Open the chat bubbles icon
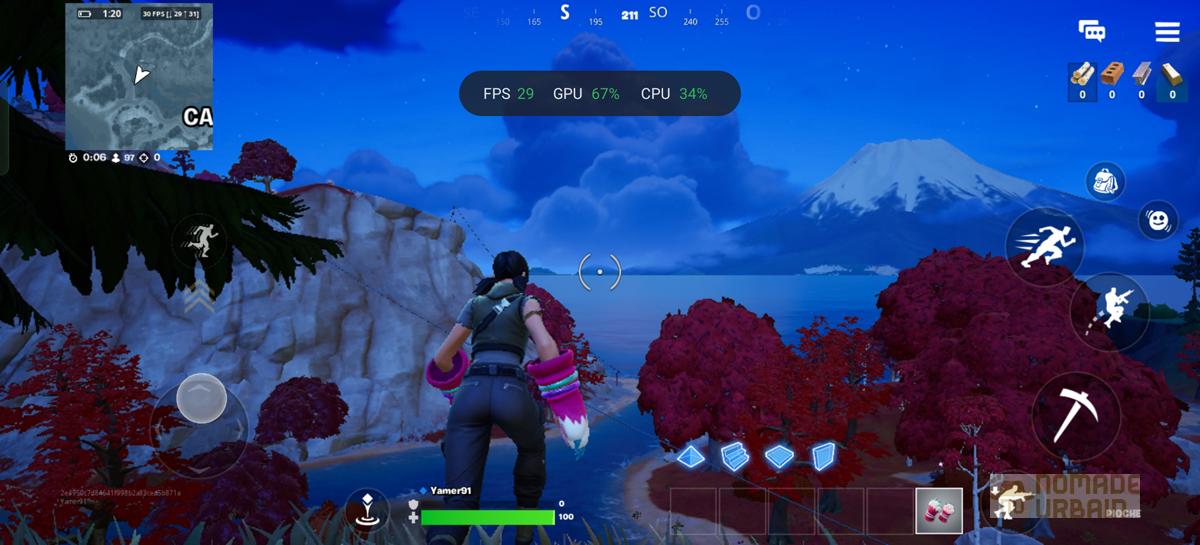This screenshot has width=1200, height=545. click(x=1092, y=31)
